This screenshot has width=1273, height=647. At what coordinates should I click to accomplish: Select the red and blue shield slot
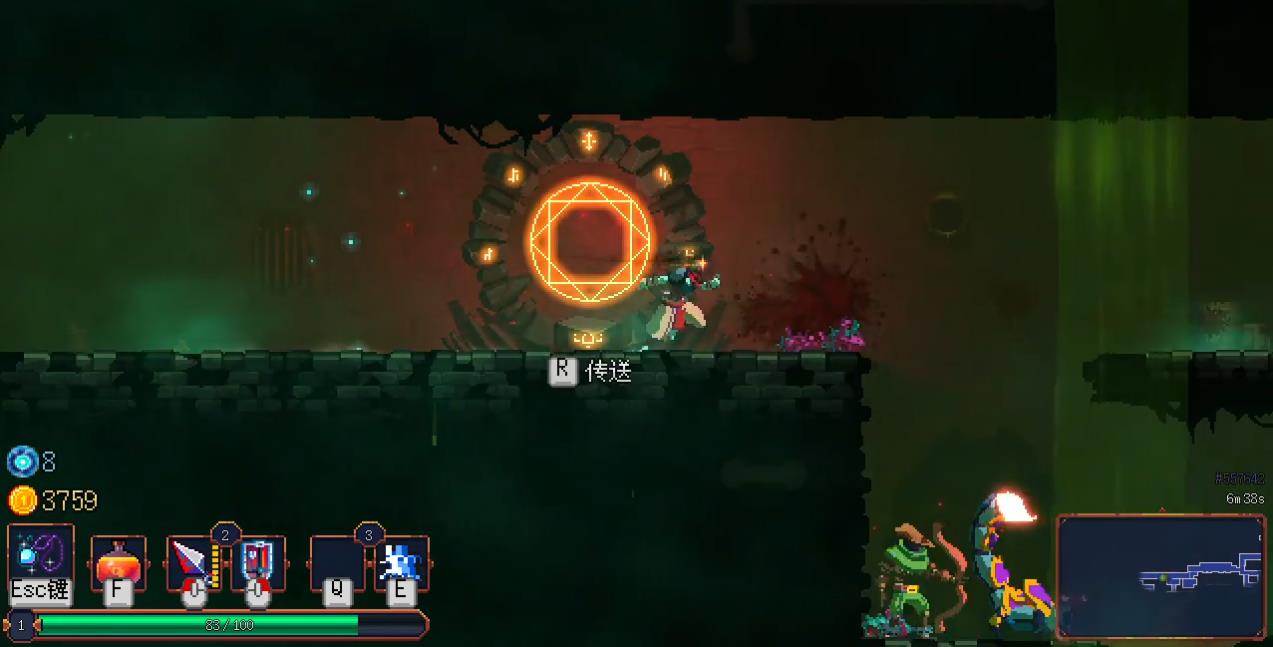[x=257, y=561]
